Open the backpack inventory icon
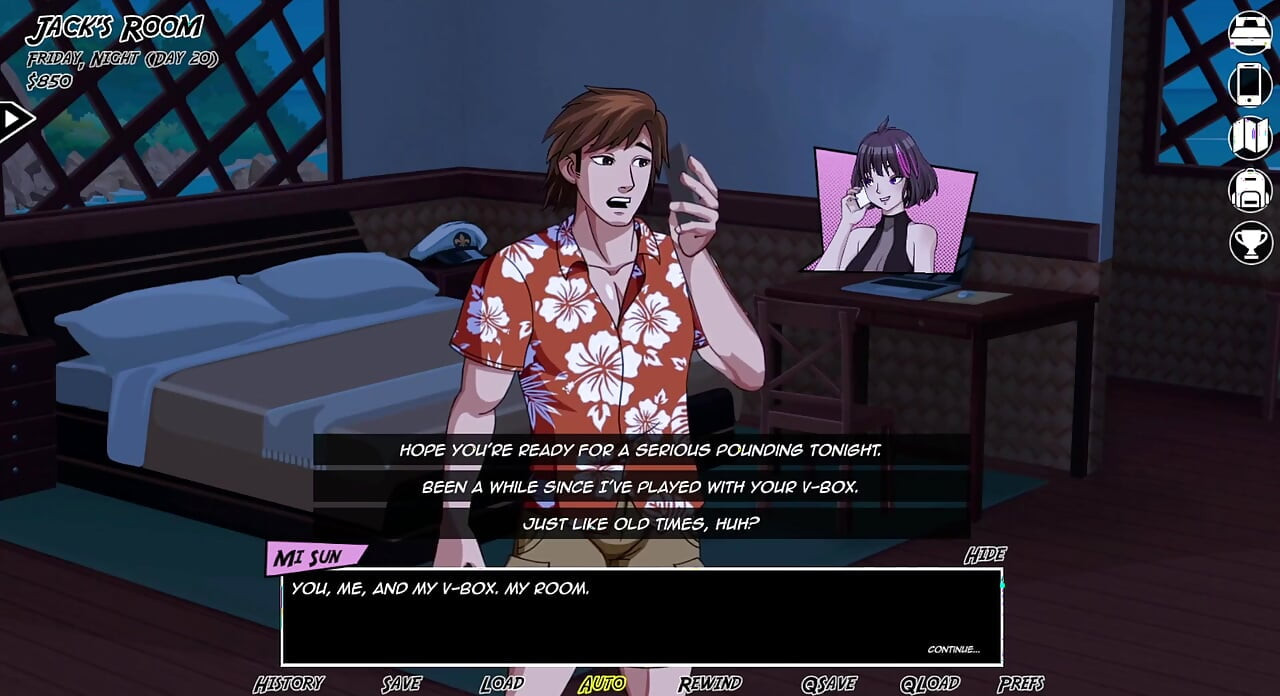This screenshot has height=696, width=1280. click(1250, 190)
